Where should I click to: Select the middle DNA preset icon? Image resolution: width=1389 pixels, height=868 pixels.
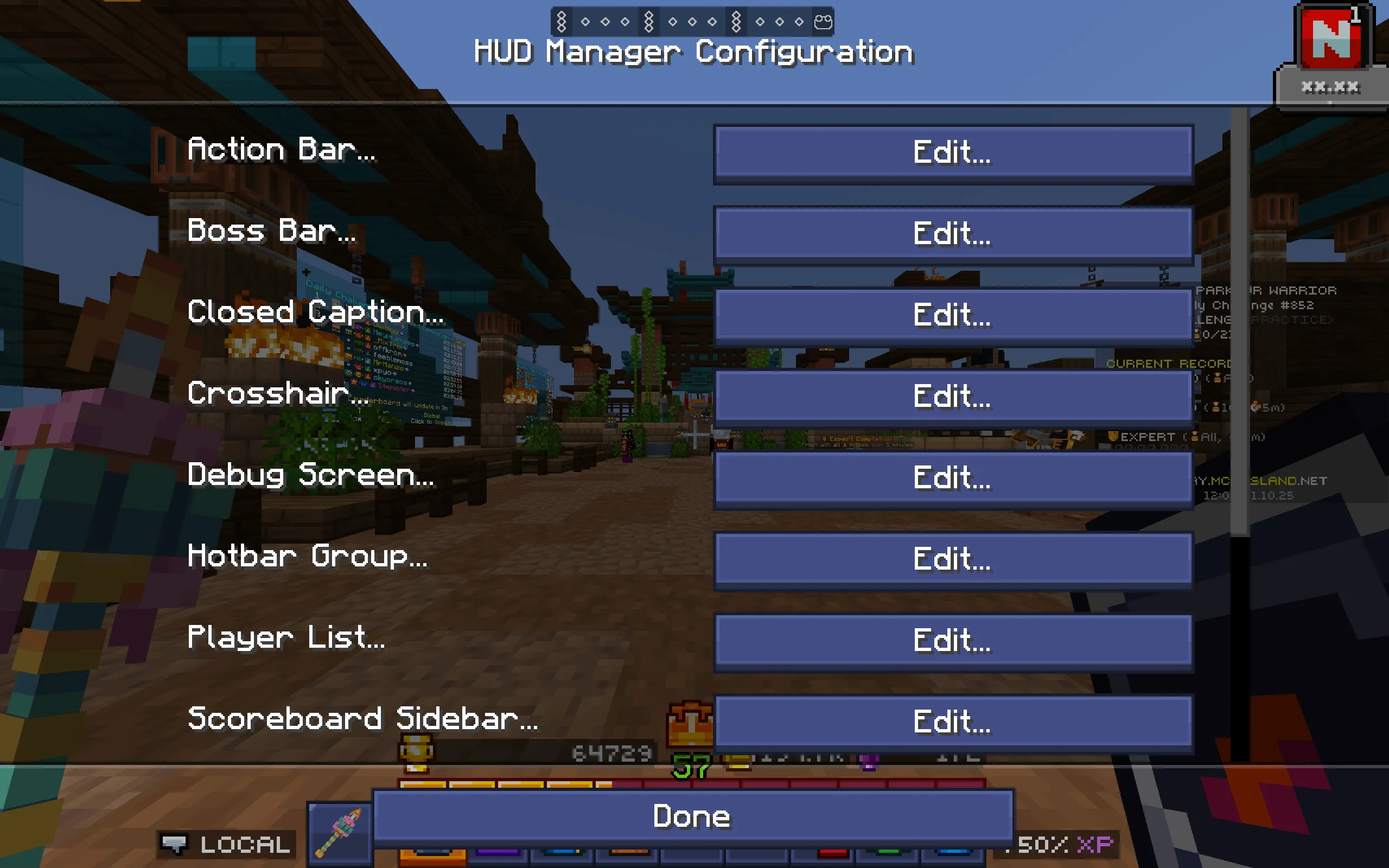point(649,21)
